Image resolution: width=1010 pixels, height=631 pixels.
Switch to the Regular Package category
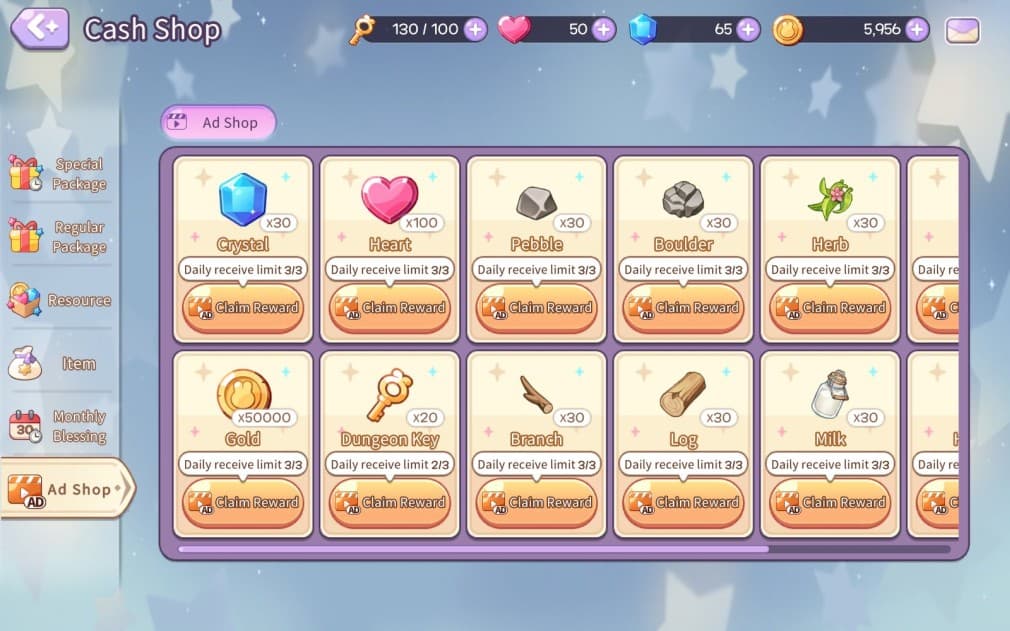58,237
